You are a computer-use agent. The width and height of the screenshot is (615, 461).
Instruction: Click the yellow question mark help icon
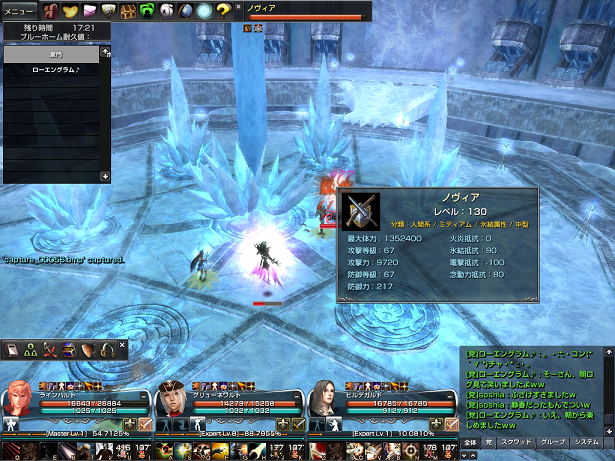(x=222, y=10)
